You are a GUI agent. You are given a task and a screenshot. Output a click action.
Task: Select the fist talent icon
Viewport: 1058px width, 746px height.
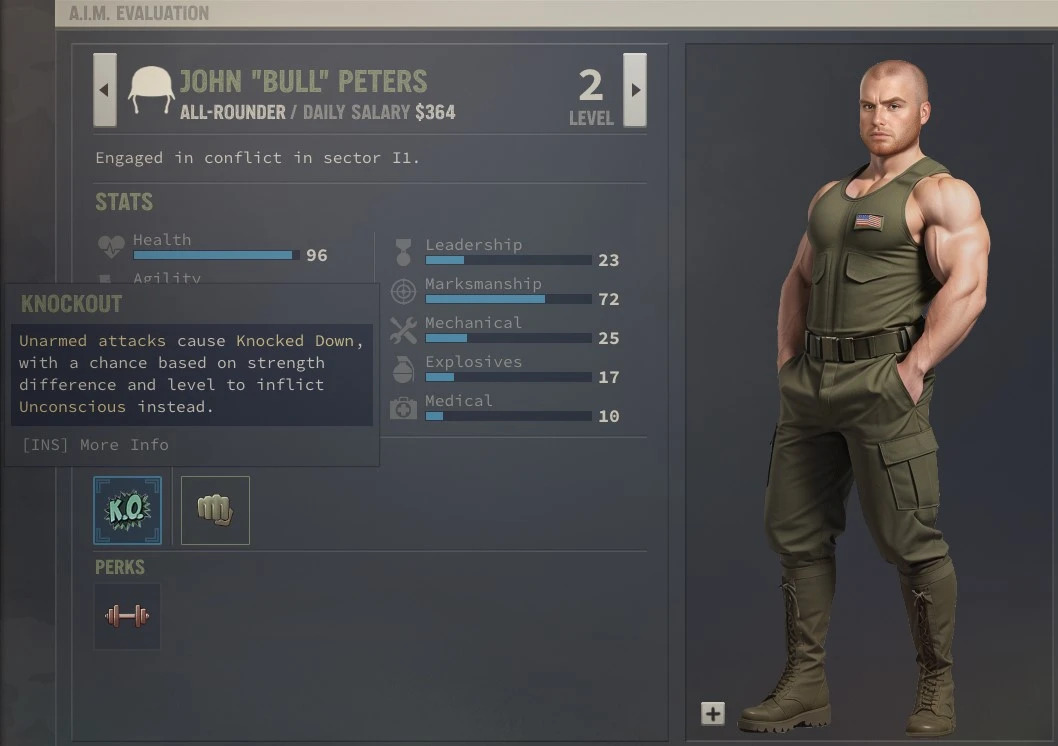click(215, 510)
